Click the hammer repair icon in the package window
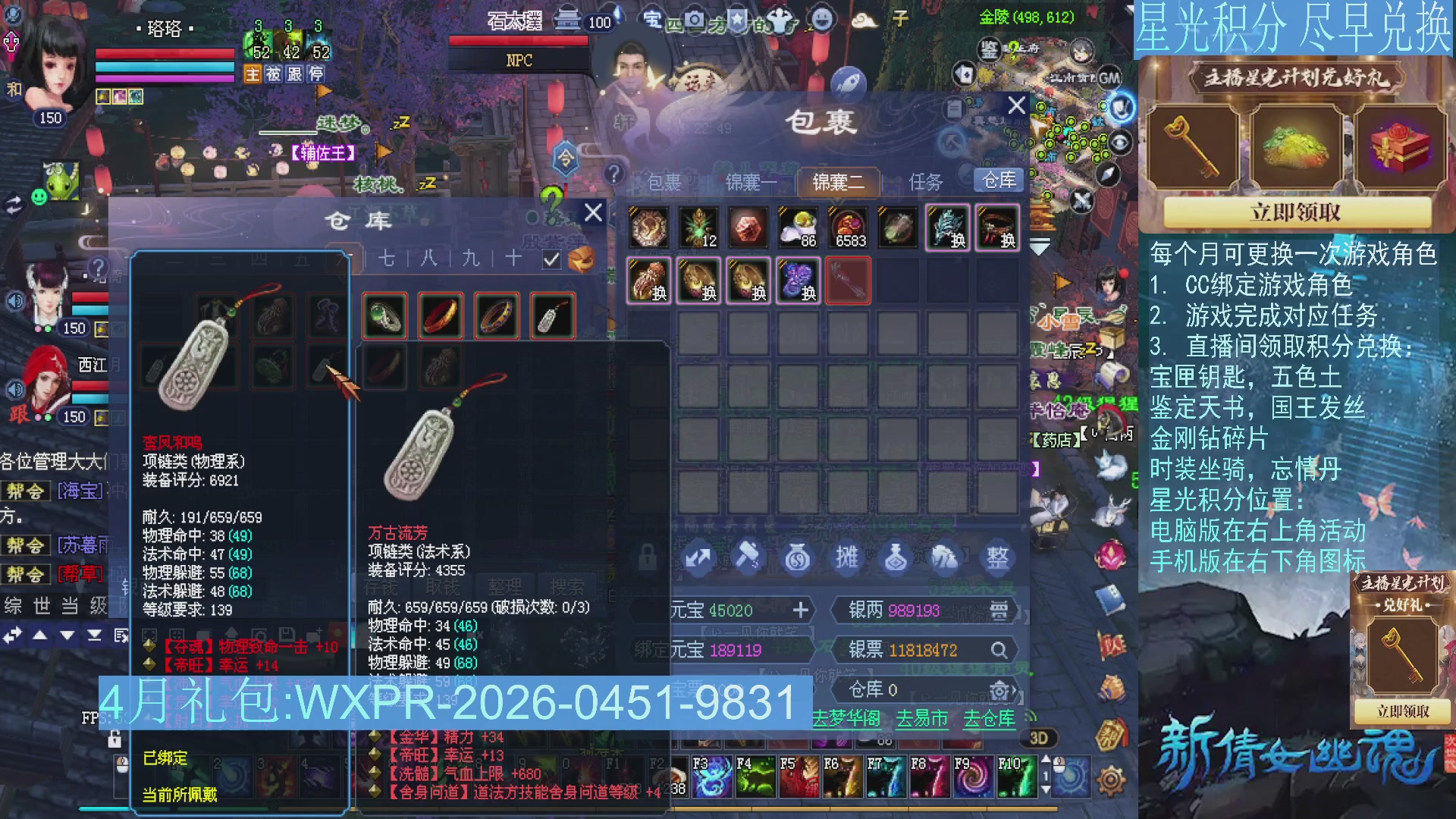The width and height of the screenshot is (1456, 819). click(x=747, y=557)
